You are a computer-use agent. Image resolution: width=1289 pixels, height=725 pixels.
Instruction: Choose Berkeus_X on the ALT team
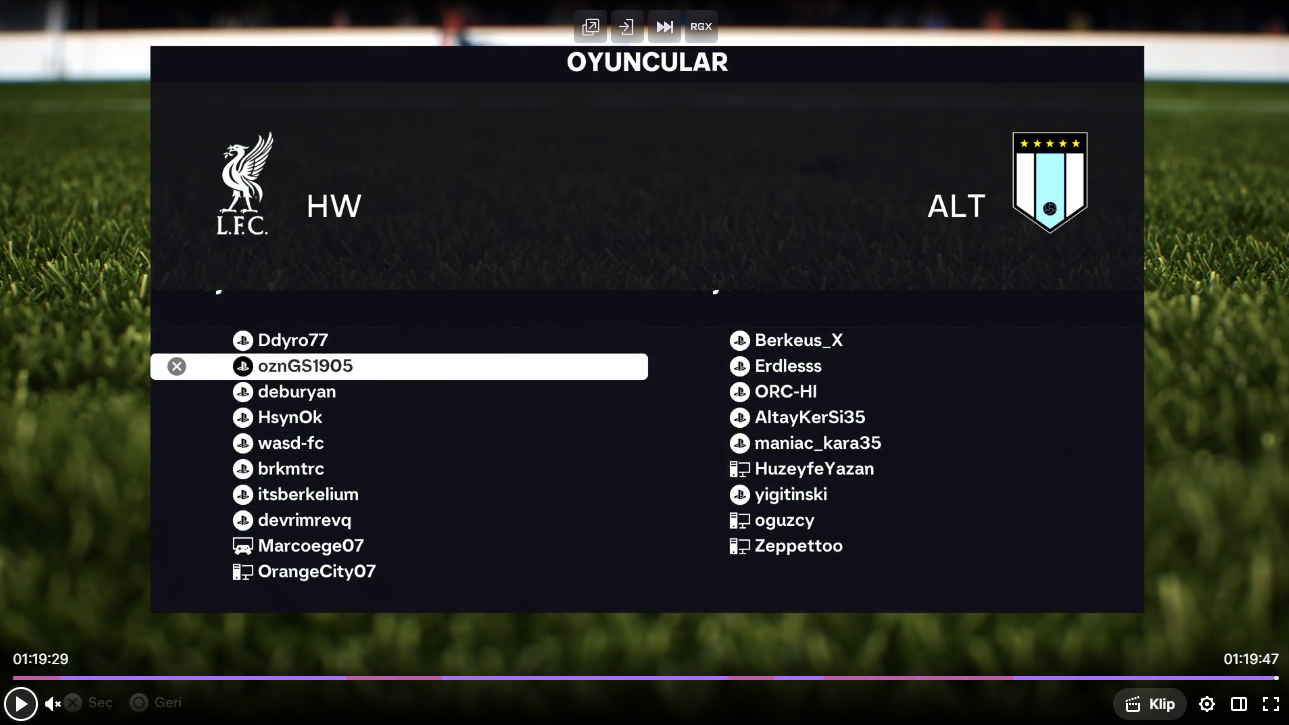[798, 340]
